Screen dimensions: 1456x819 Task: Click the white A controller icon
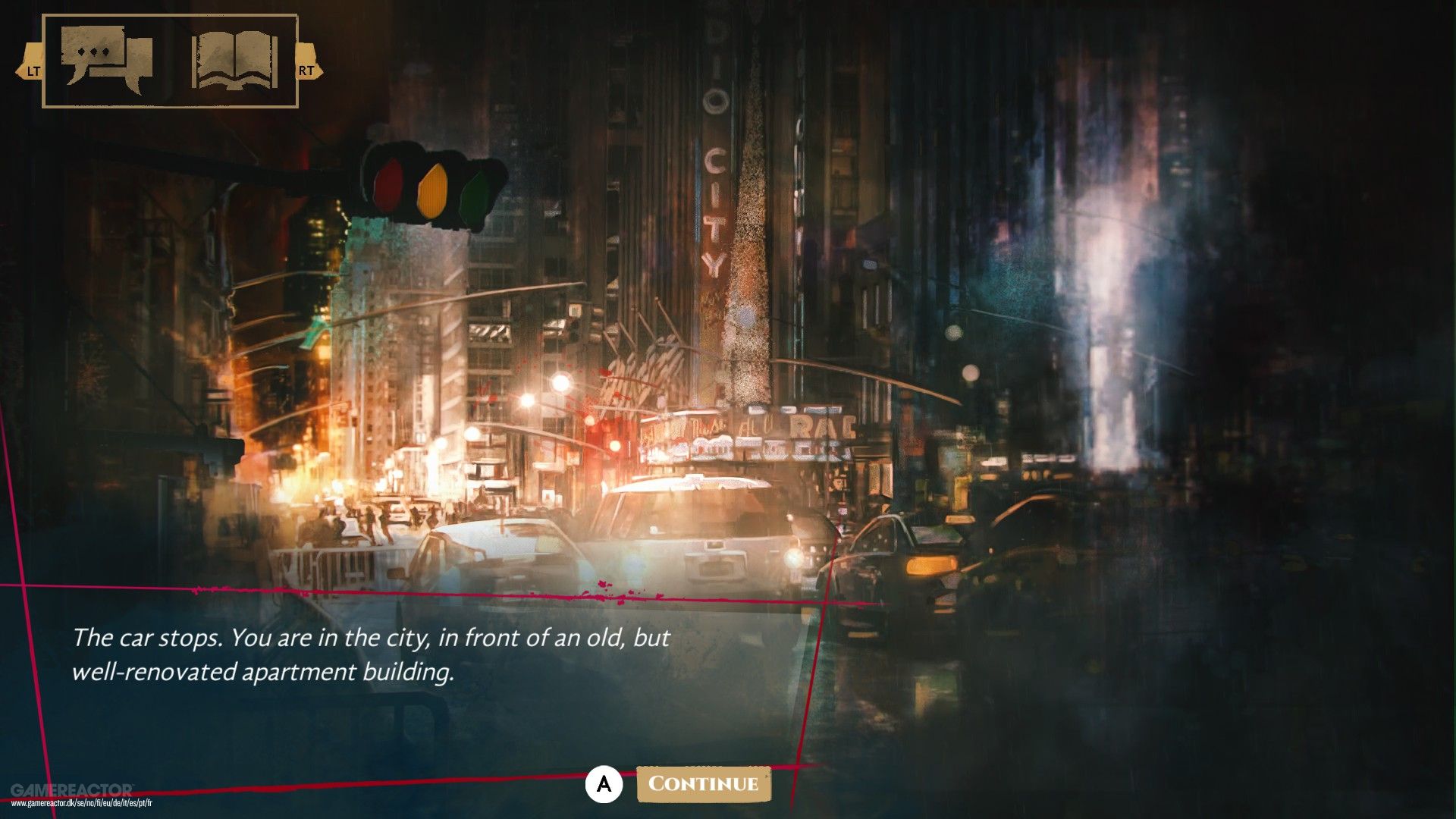pyautogui.click(x=603, y=786)
